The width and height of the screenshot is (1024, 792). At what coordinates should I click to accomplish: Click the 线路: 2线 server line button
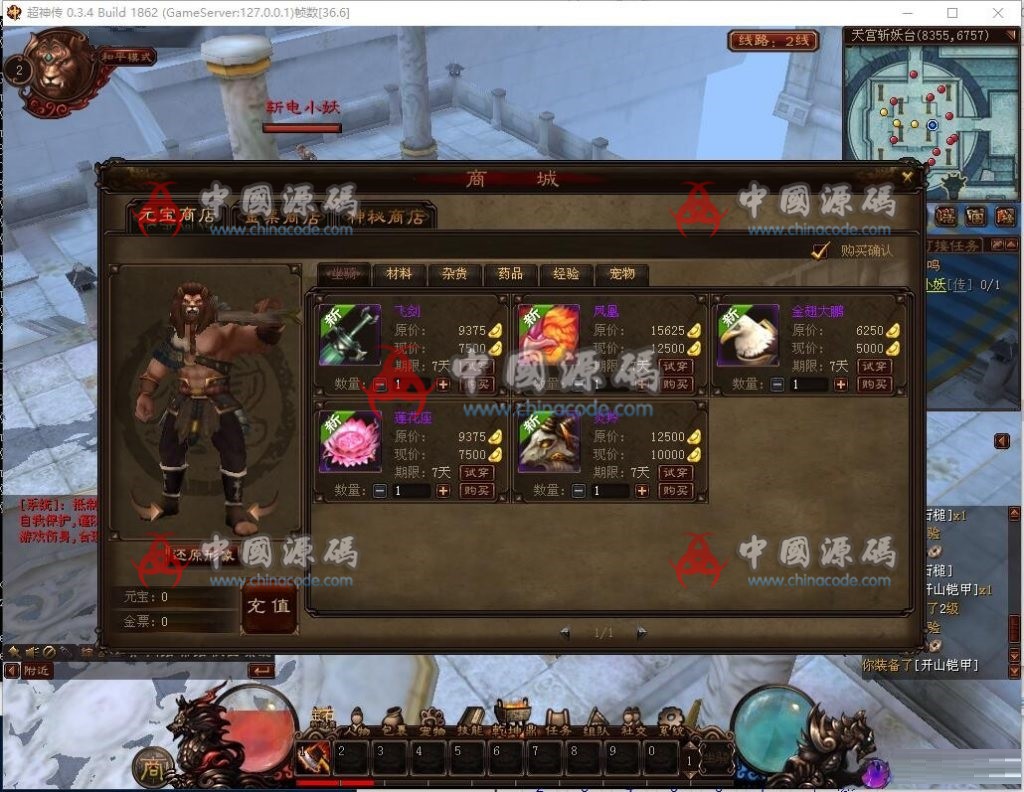773,41
